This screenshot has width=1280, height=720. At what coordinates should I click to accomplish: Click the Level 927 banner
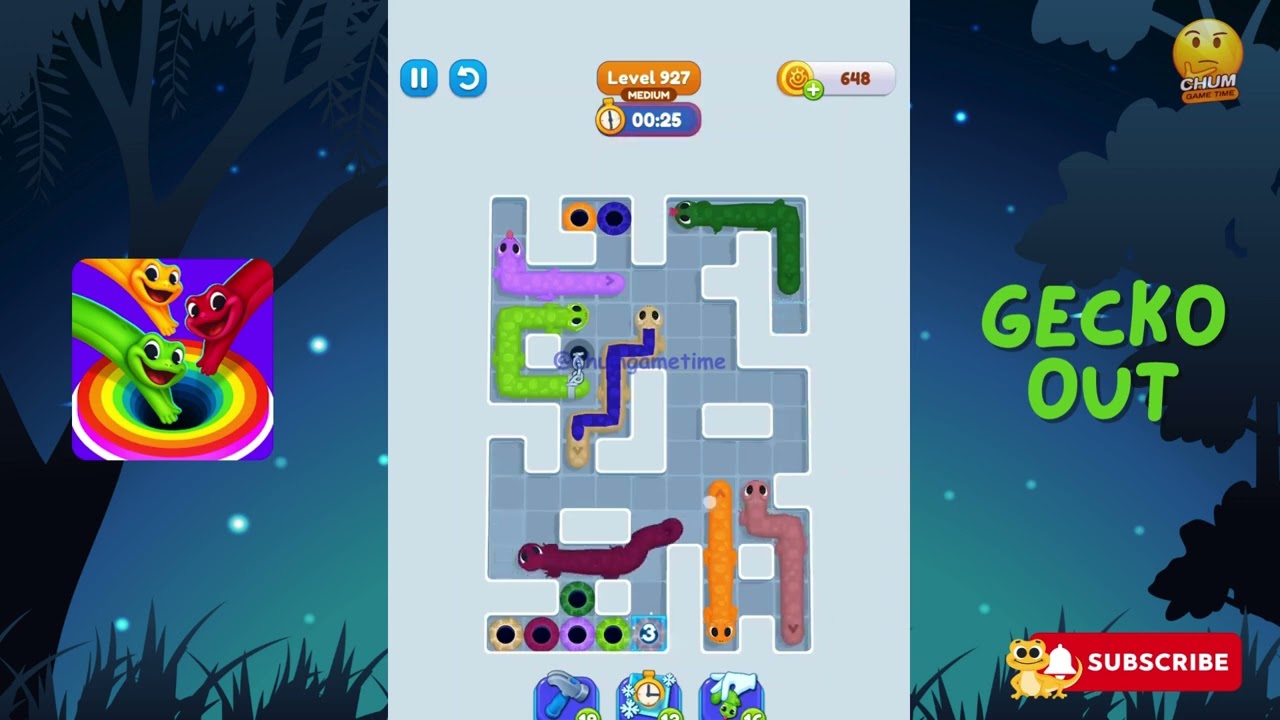click(648, 75)
